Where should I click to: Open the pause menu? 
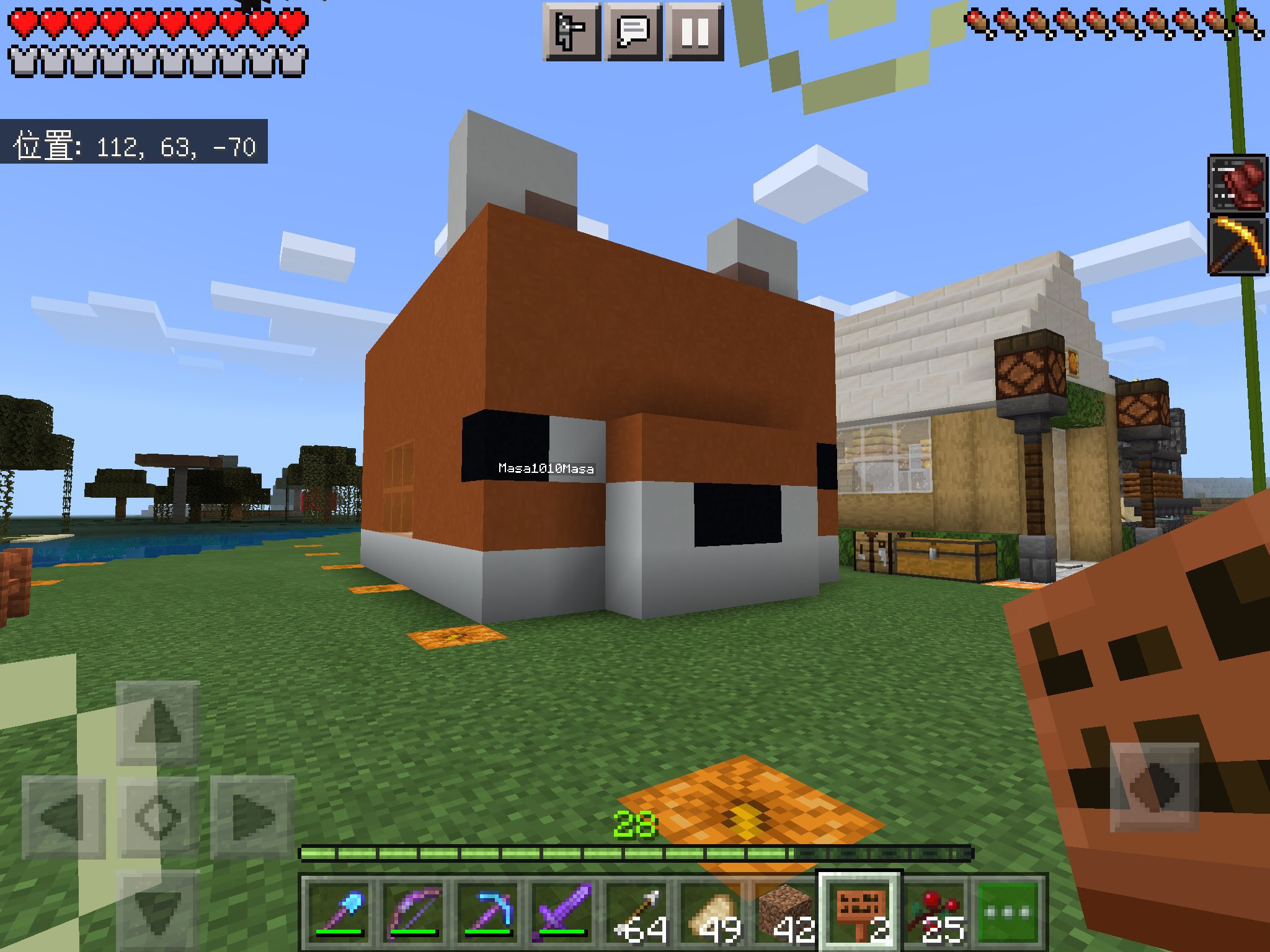point(696,32)
